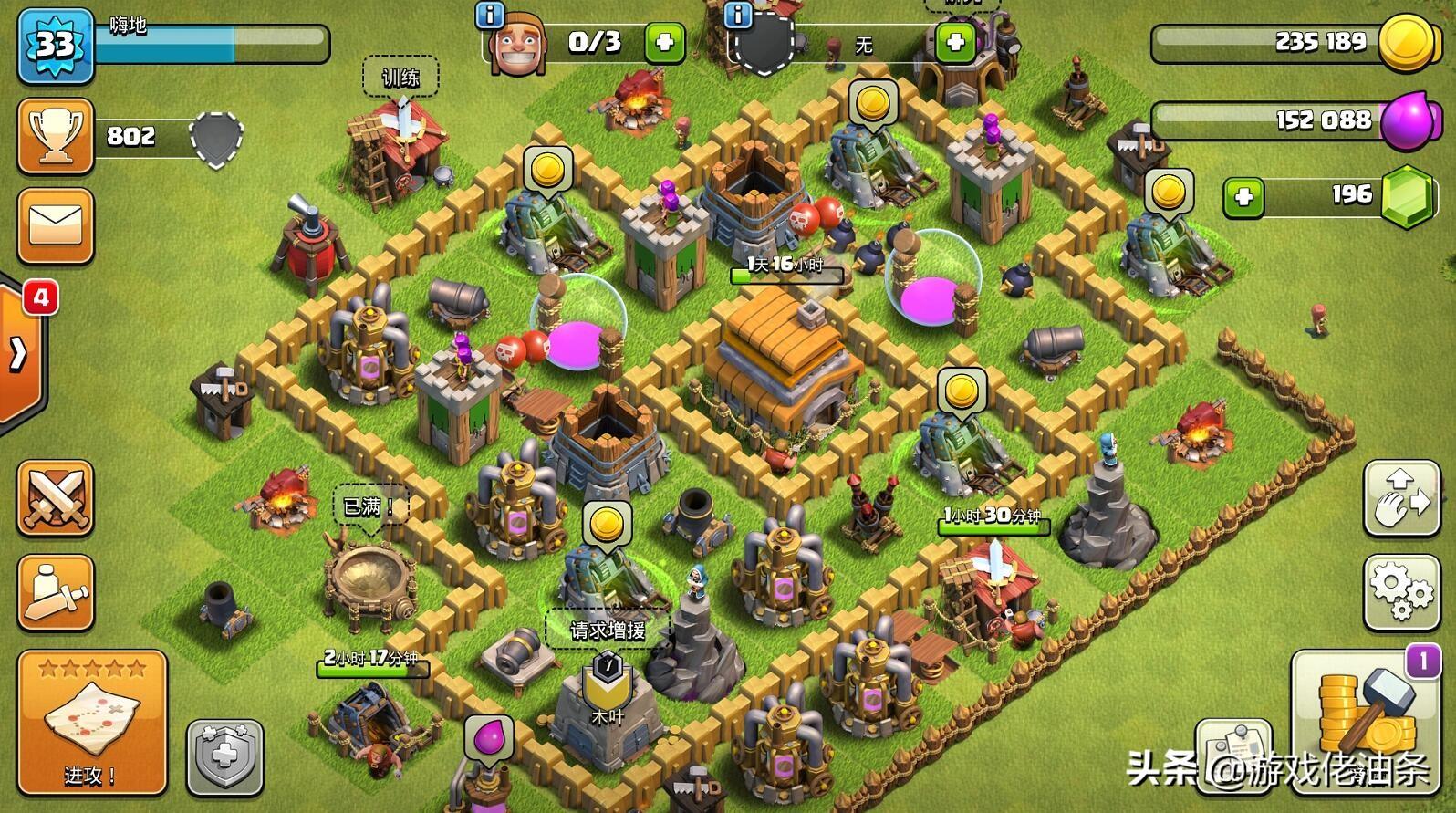1456x813 pixels.
Task: View trophy league button
Action: 56,136
